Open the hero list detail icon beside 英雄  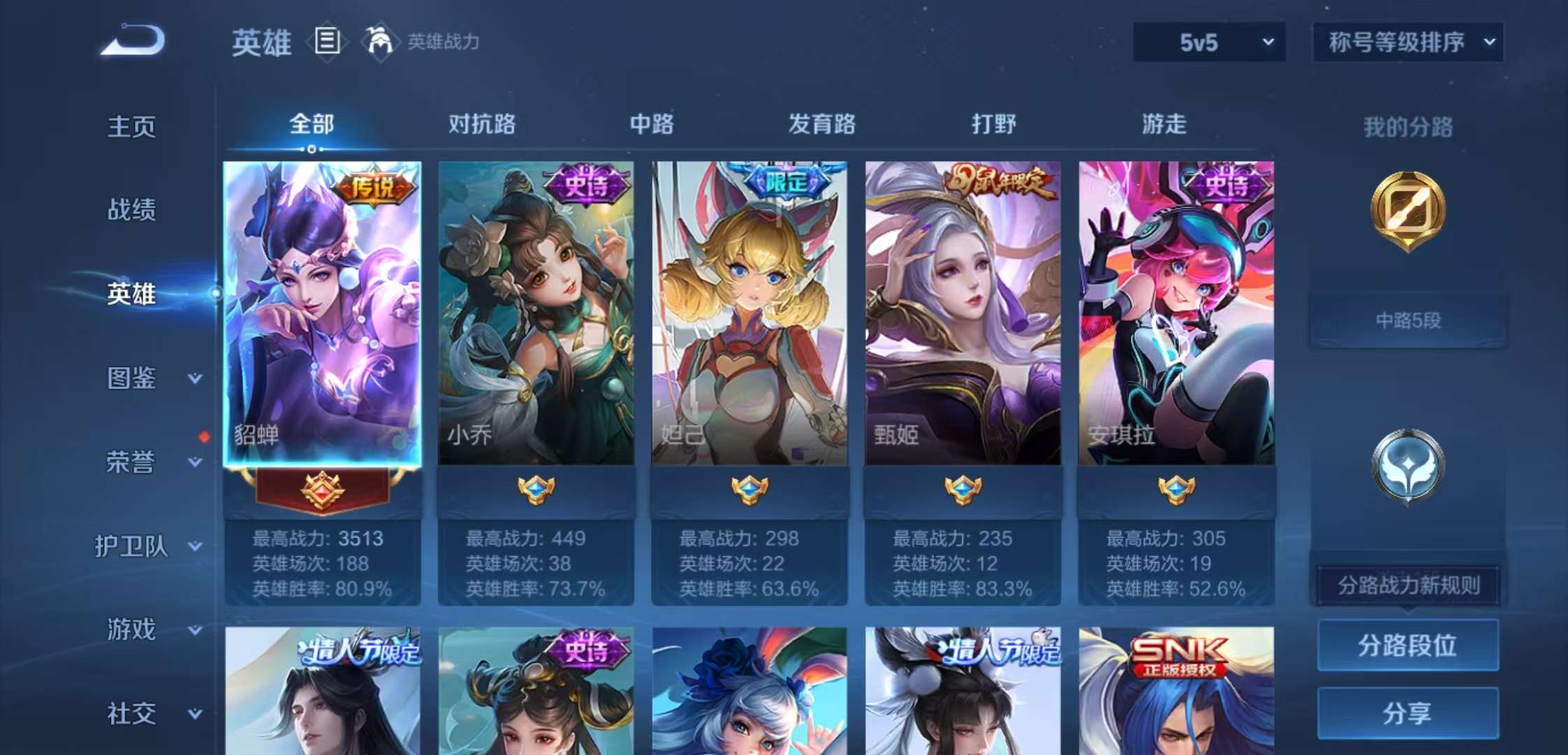pos(326,43)
